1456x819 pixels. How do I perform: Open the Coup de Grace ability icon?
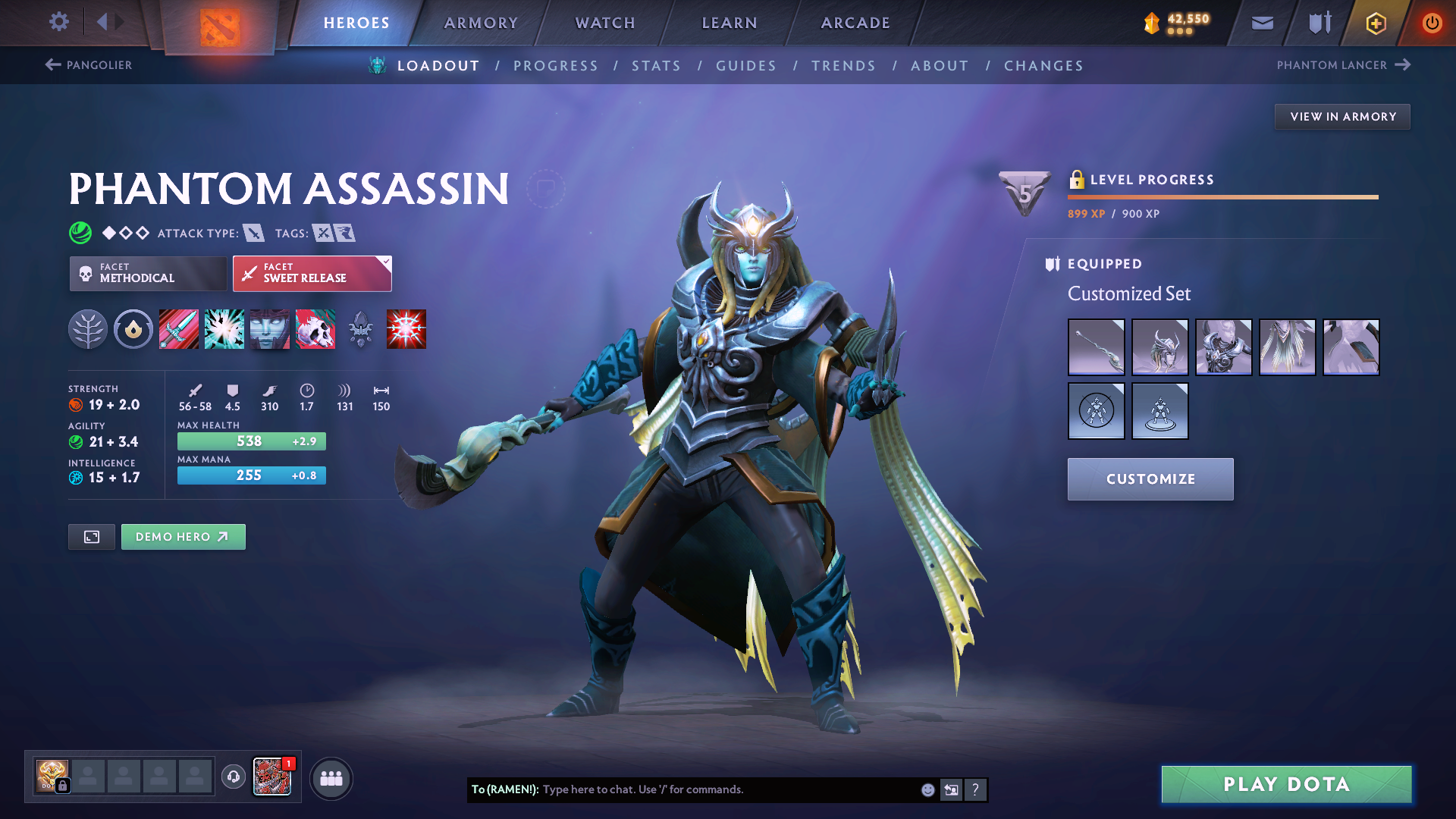pos(406,328)
